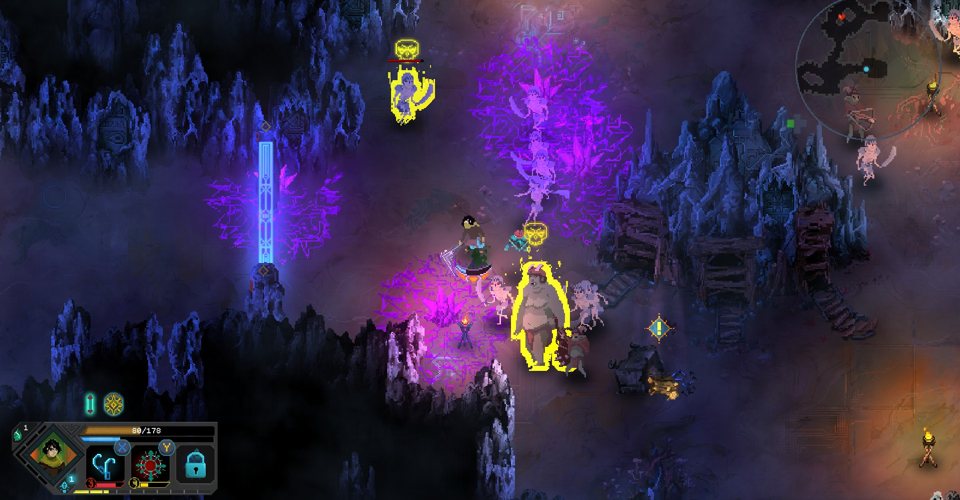
Task: Click the green flame counter icon
Action: 16,433
